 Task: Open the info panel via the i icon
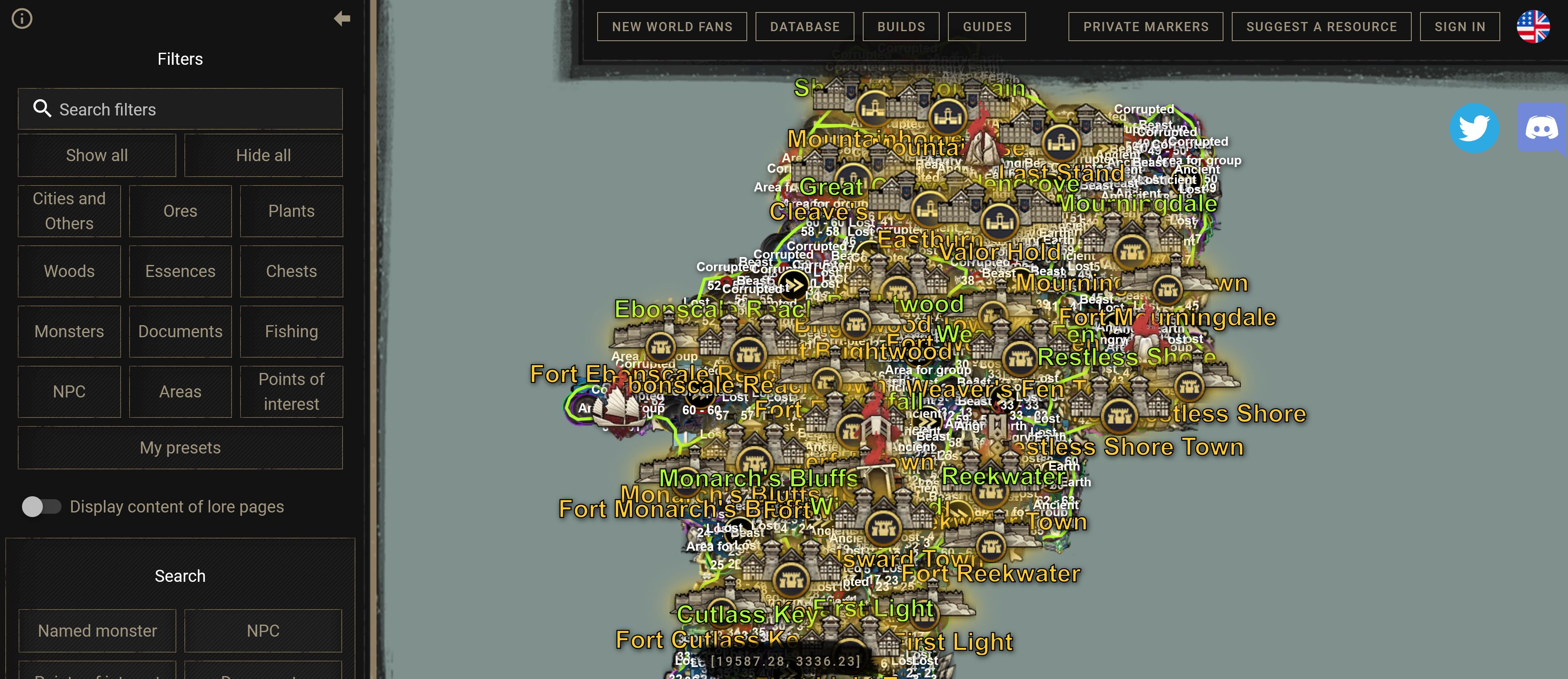tap(22, 19)
